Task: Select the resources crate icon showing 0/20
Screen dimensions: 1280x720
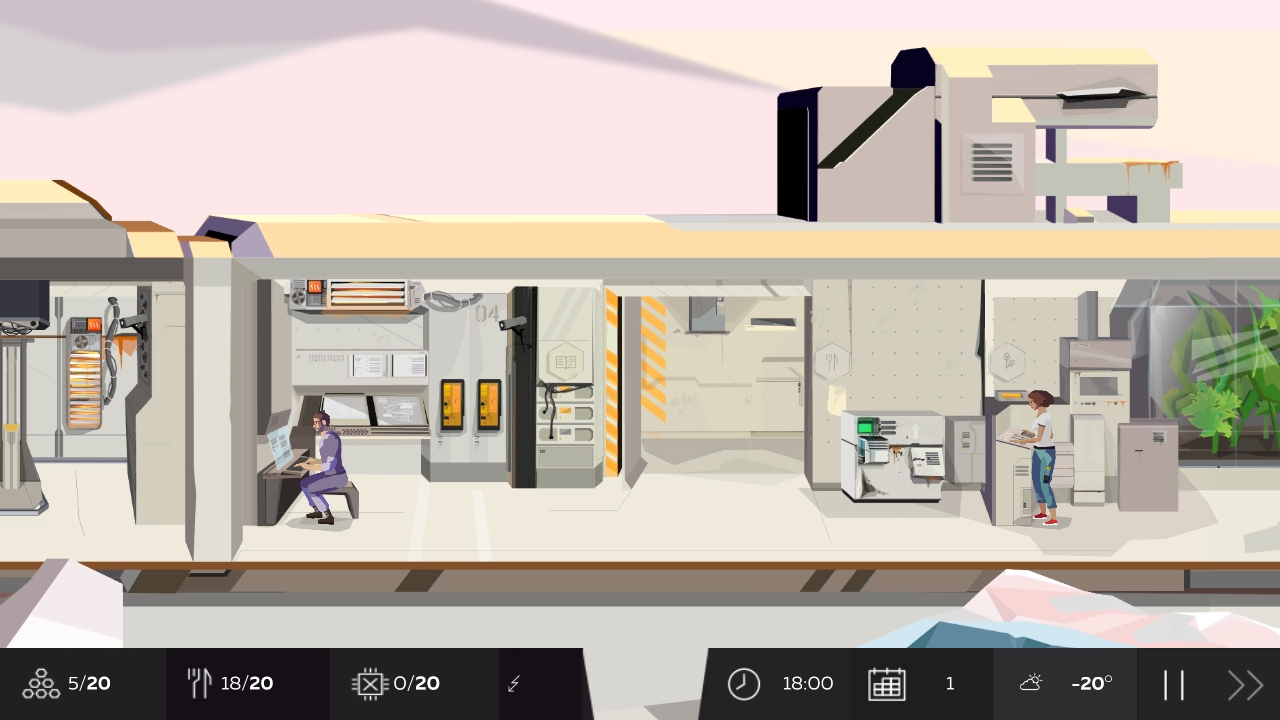Action: [x=369, y=683]
